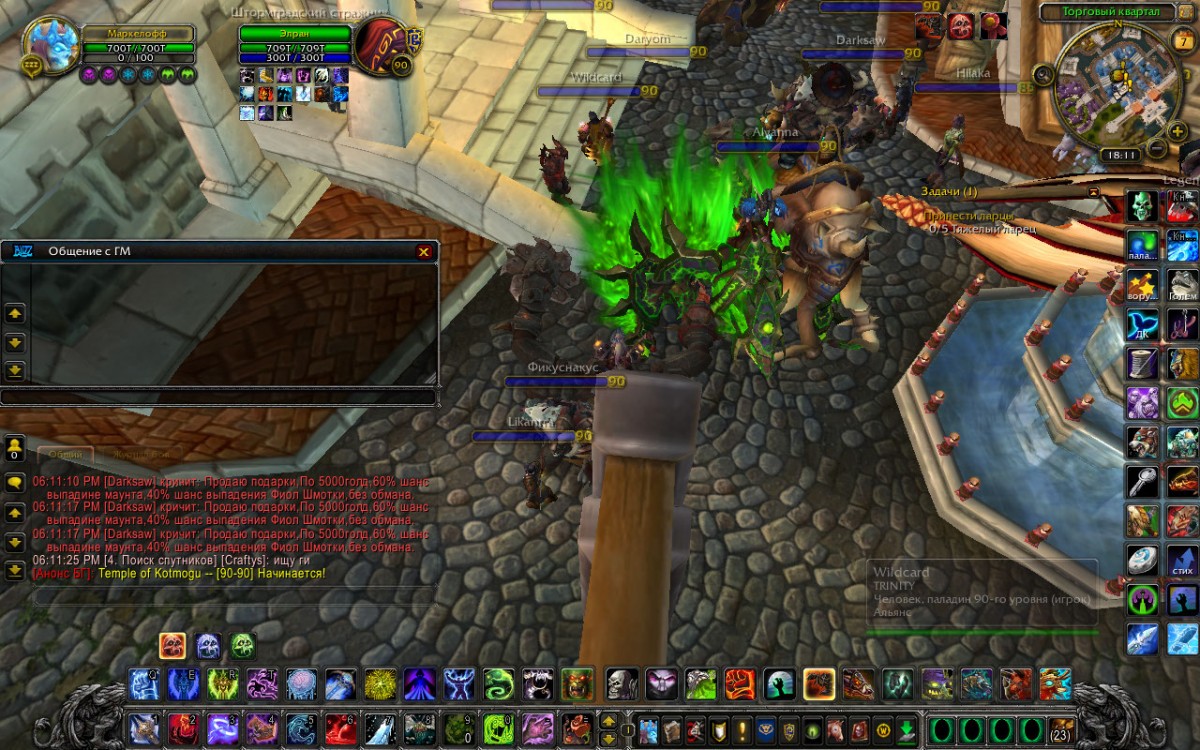Activate the green skull side-bar ability
The height and width of the screenshot is (750, 1200).
(1143, 206)
